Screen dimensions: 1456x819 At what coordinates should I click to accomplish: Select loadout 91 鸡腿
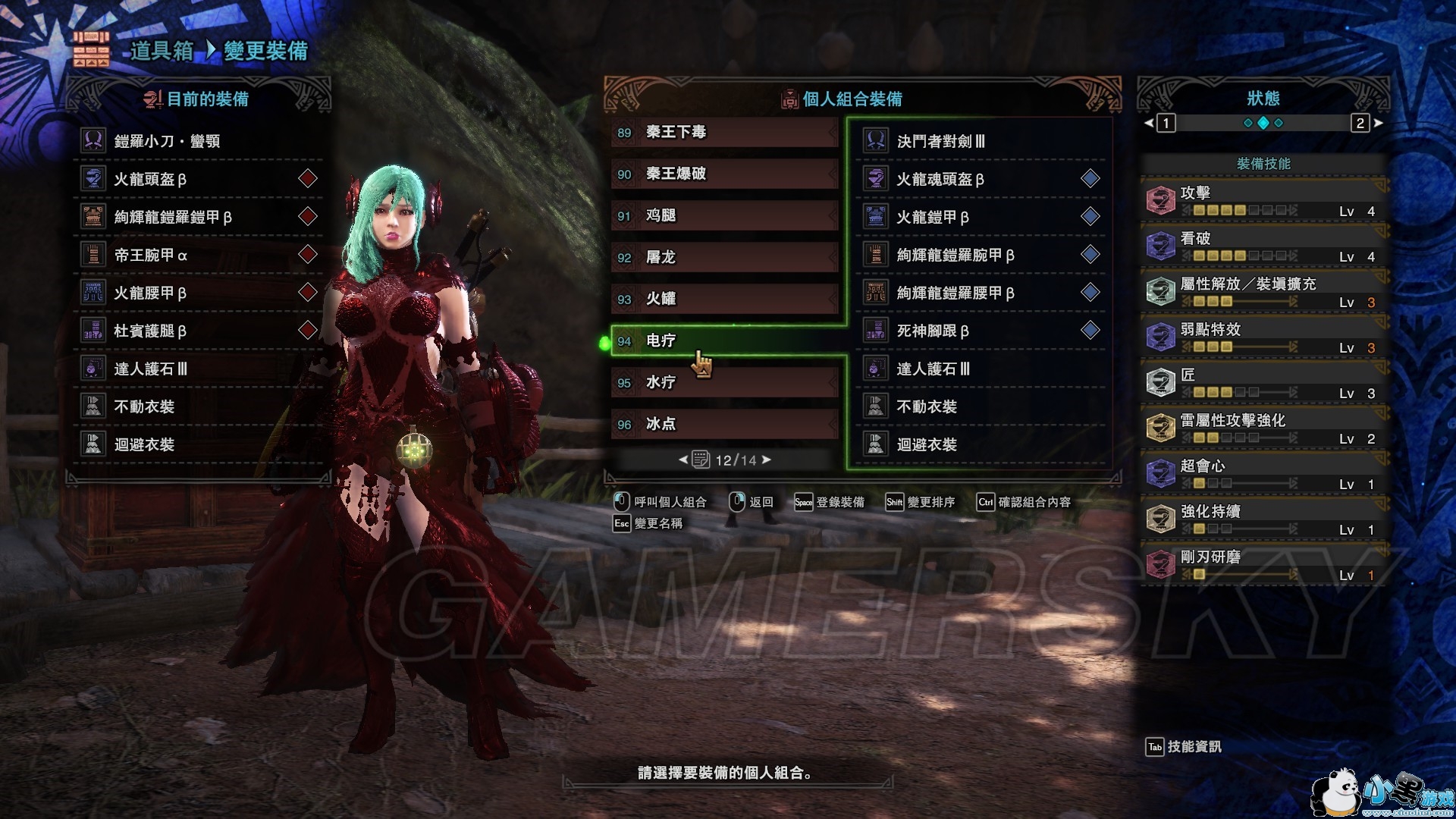(724, 216)
